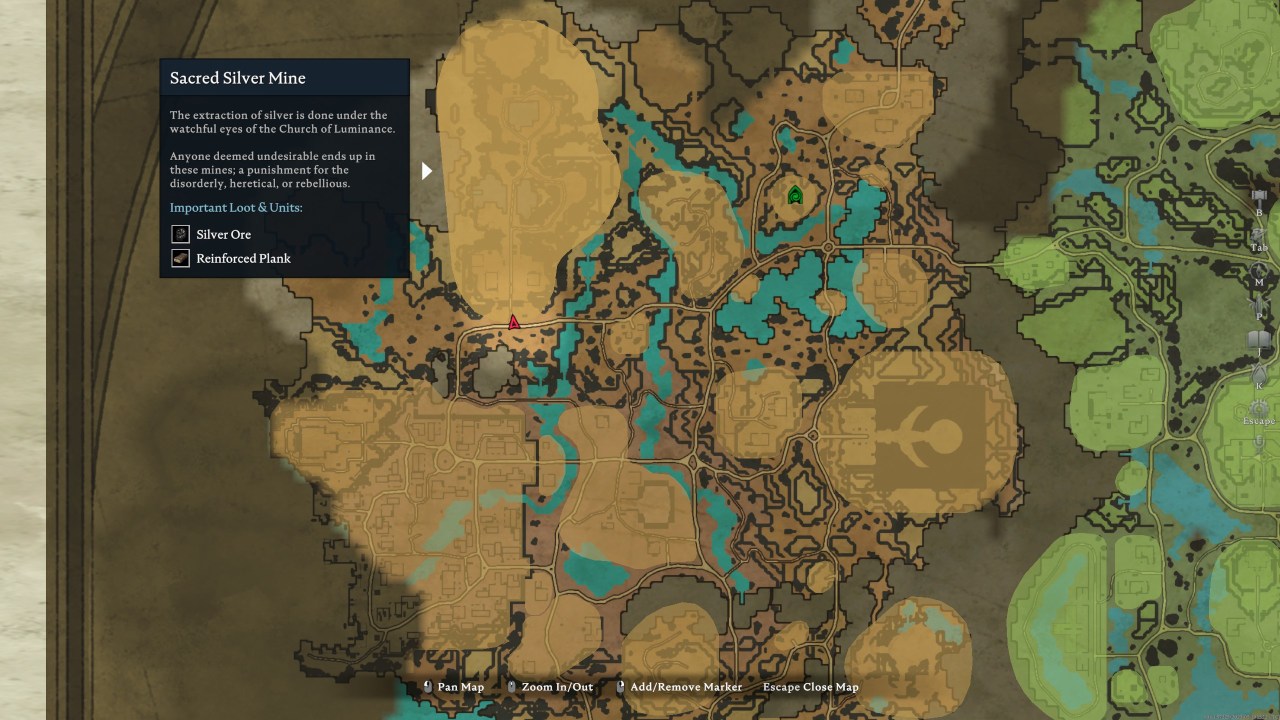Select the green castle icon on the map
This screenshot has height=720, width=1280.
coord(795,195)
